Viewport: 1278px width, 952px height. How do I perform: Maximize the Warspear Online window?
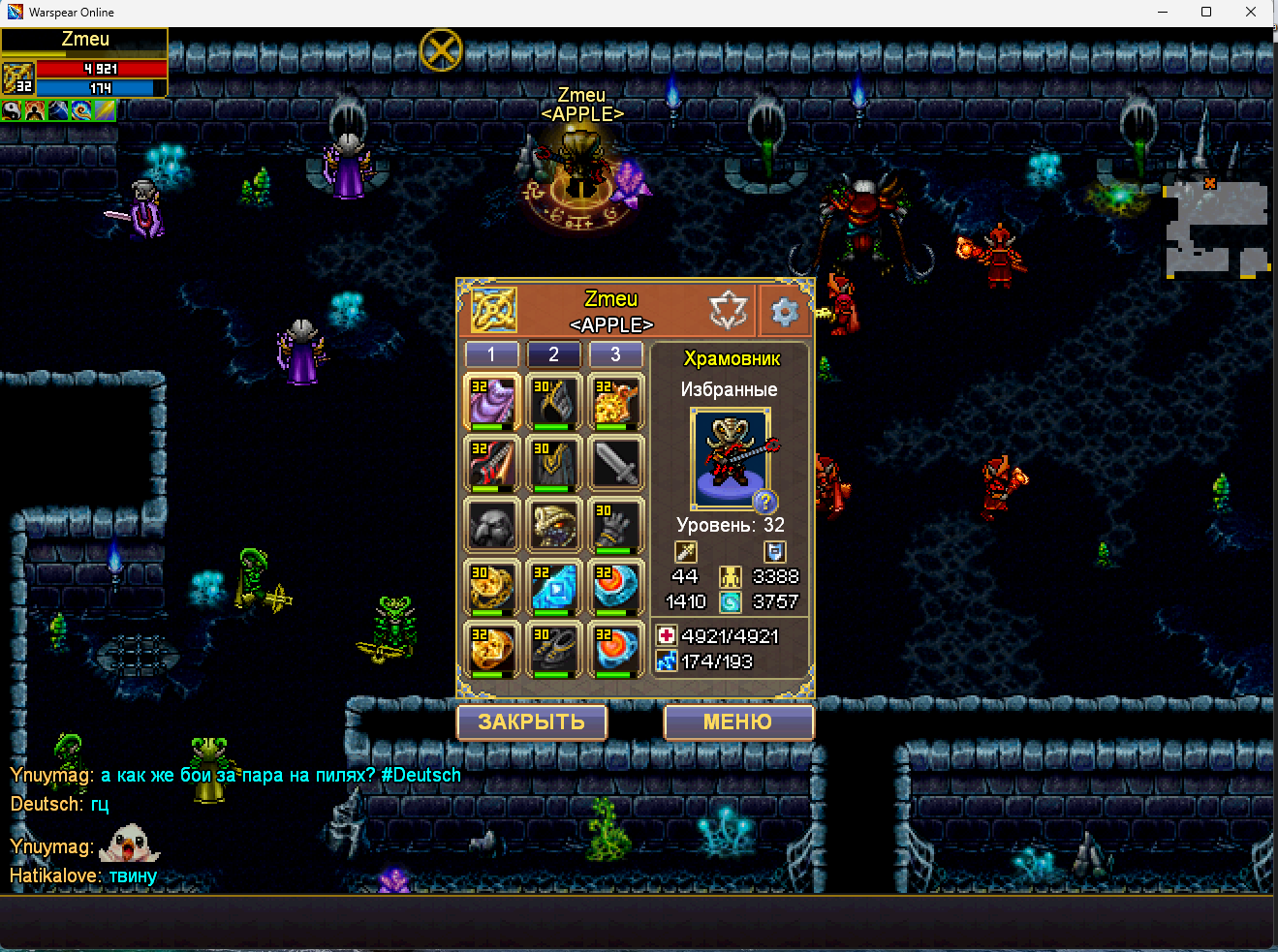[1206, 12]
